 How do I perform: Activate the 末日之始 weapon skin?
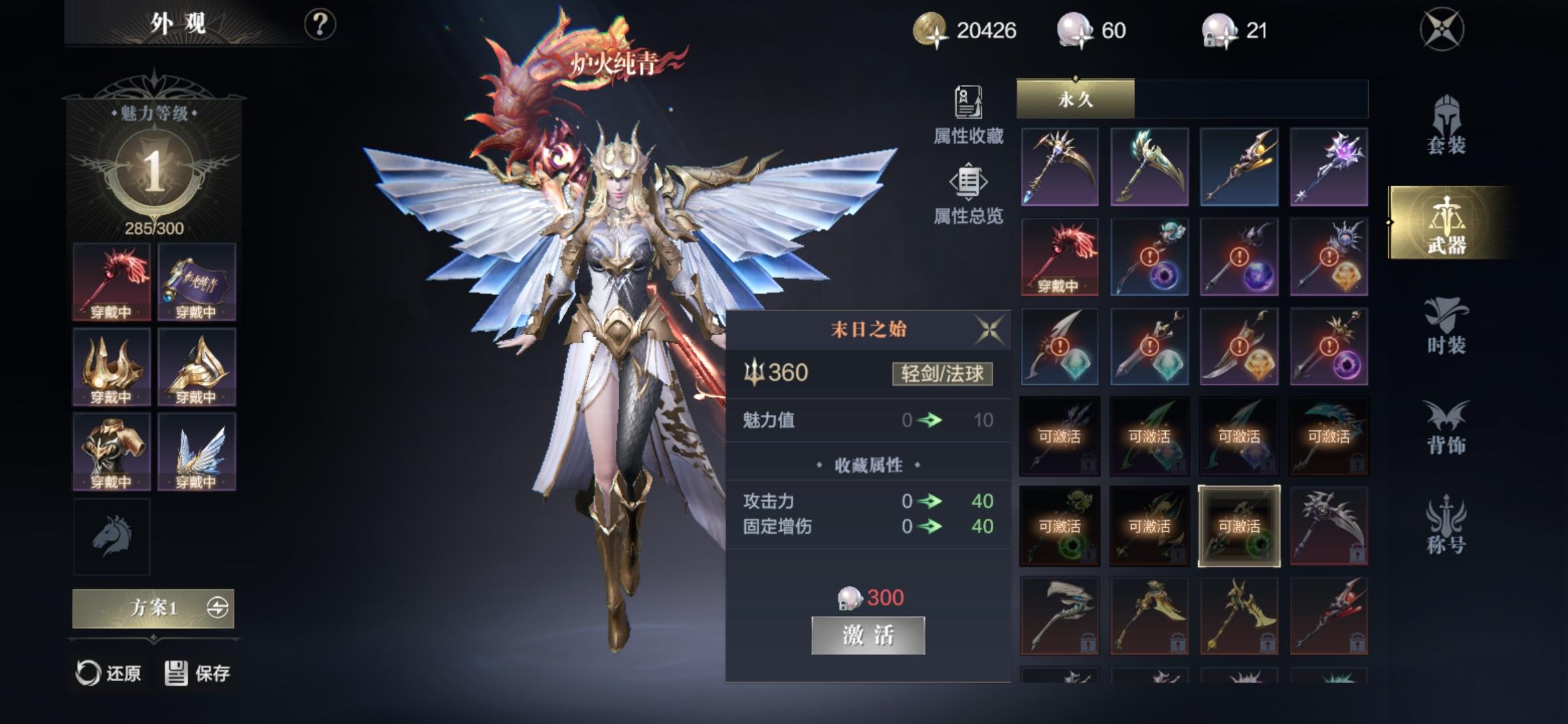point(868,635)
